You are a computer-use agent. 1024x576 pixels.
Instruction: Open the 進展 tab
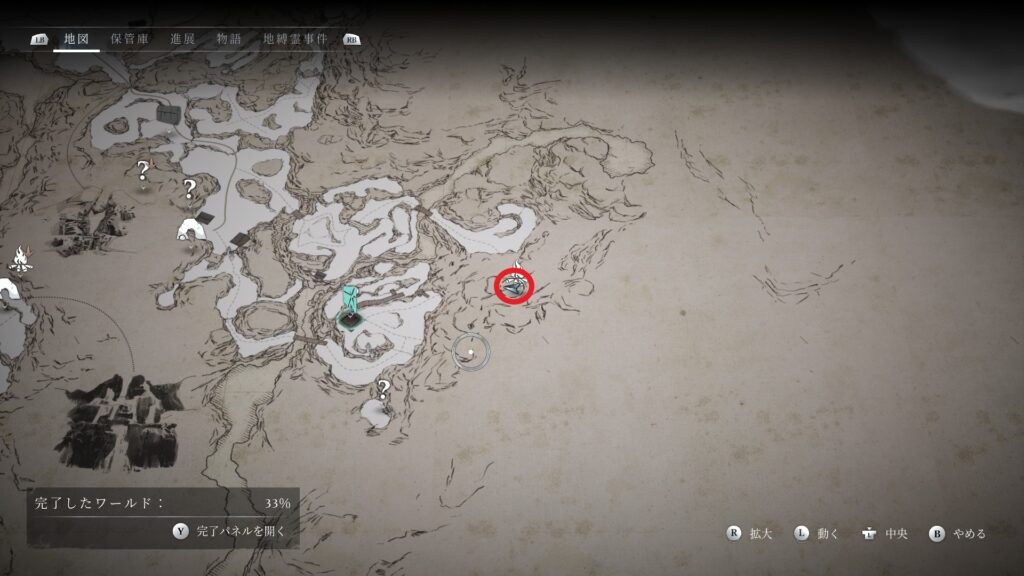[182, 39]
